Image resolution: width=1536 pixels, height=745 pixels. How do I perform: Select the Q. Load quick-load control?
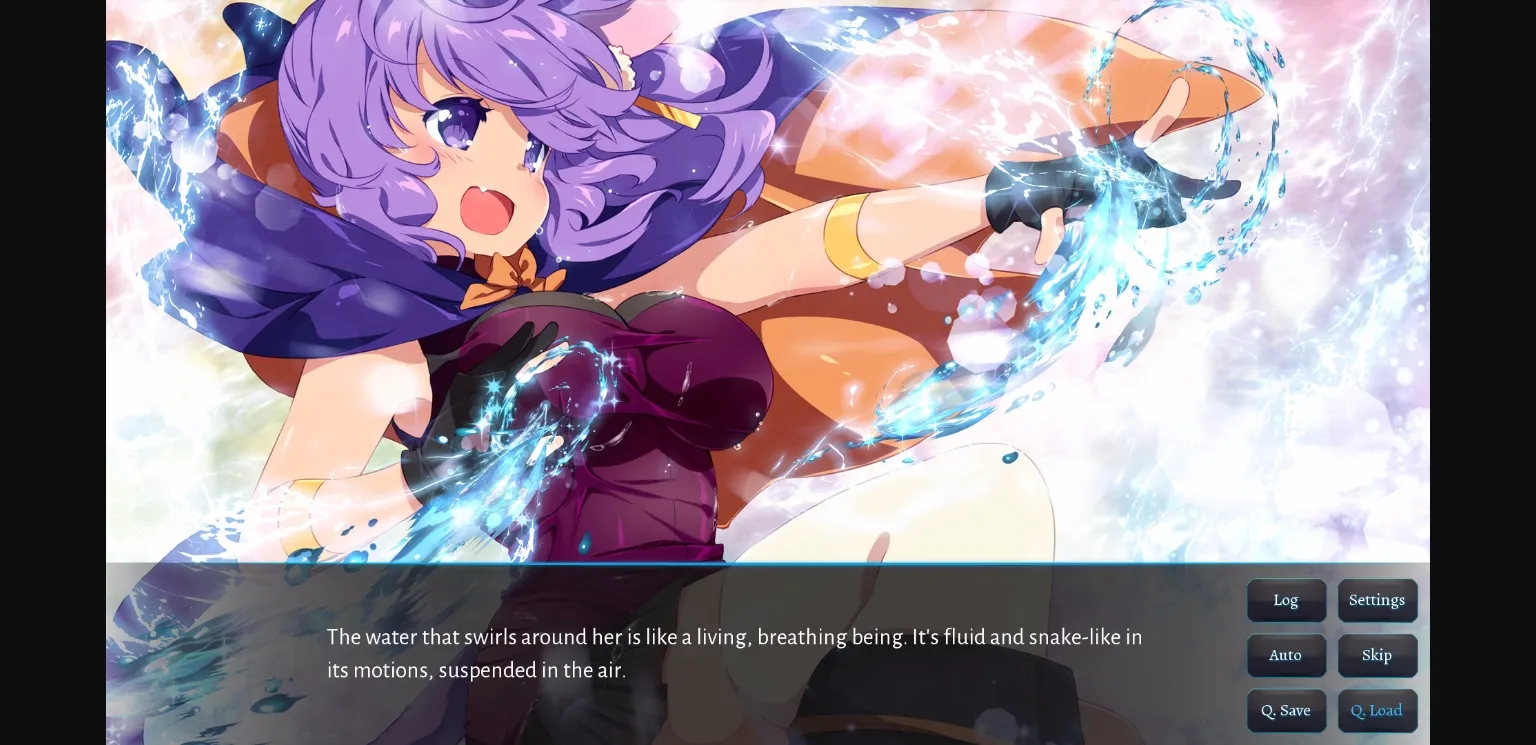1377,710
